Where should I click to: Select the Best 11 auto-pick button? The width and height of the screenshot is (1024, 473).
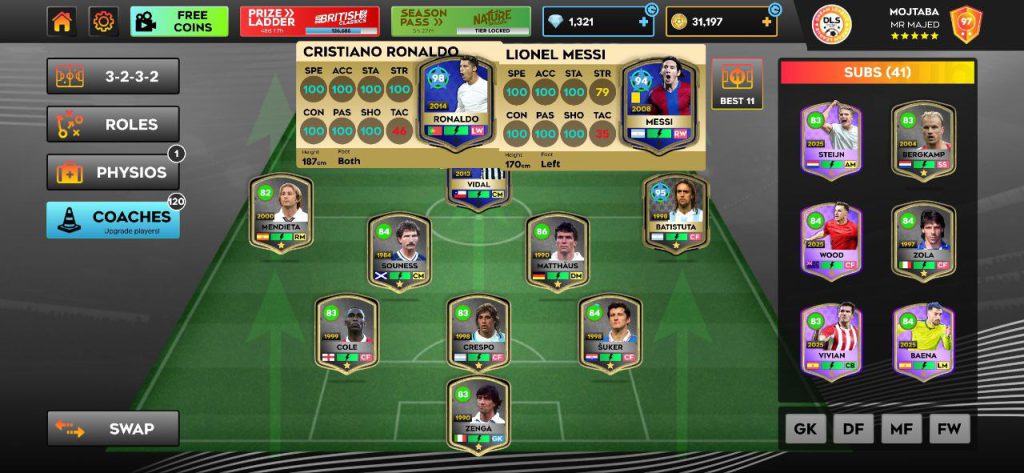737,84
